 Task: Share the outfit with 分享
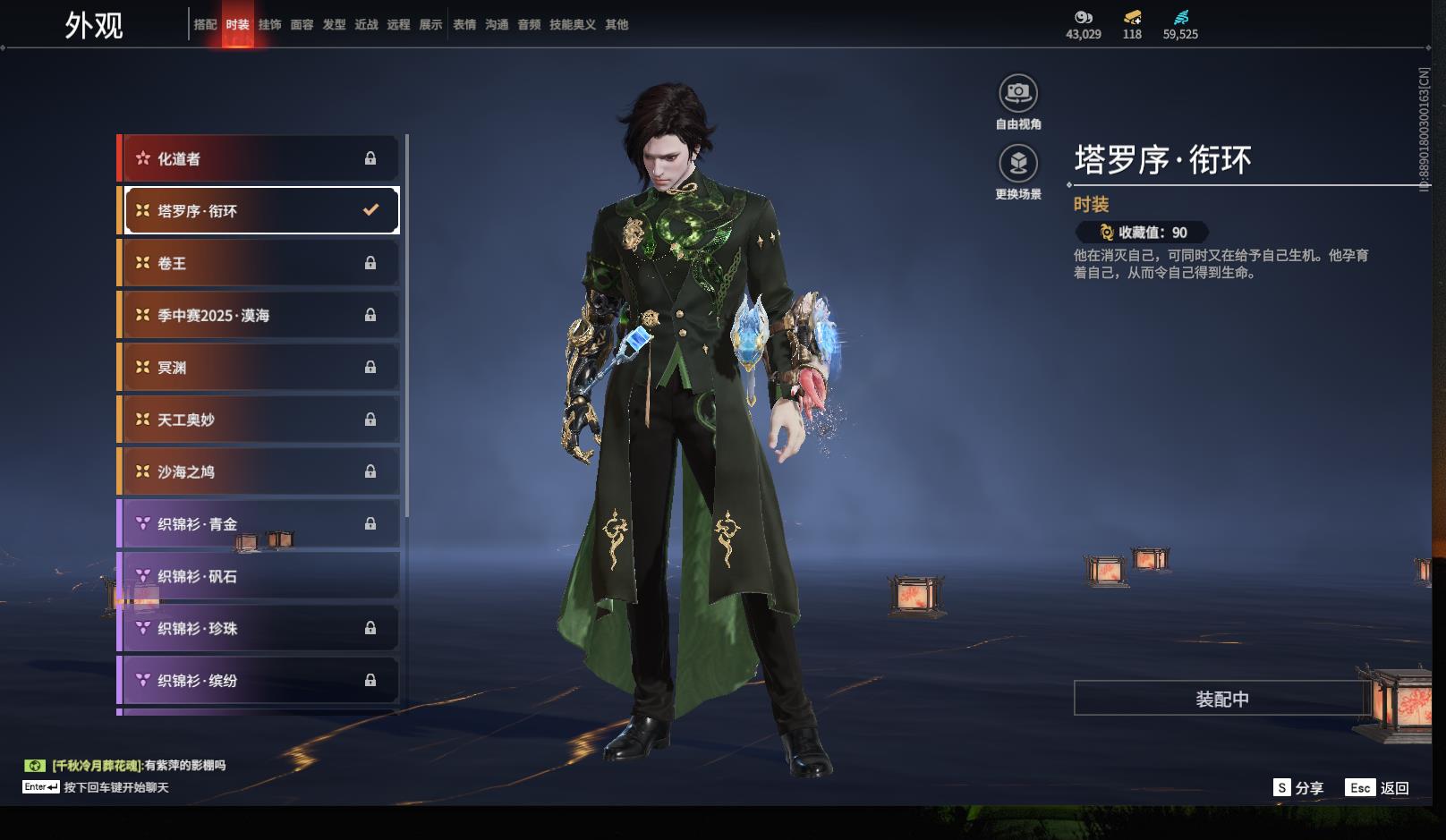click(x=1299, y=788)
